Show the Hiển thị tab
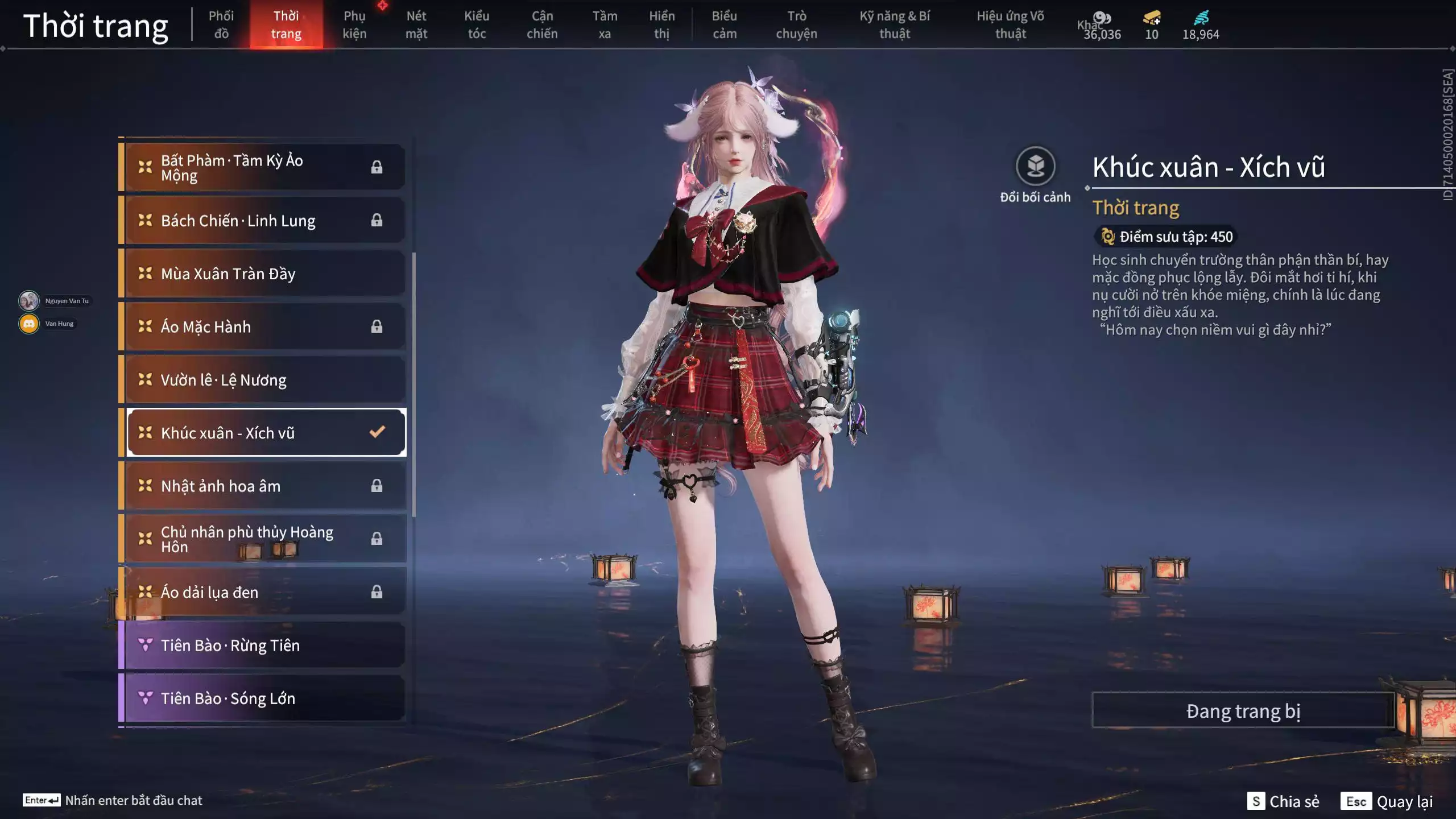 pyautogui.click(x=662, y=25)
